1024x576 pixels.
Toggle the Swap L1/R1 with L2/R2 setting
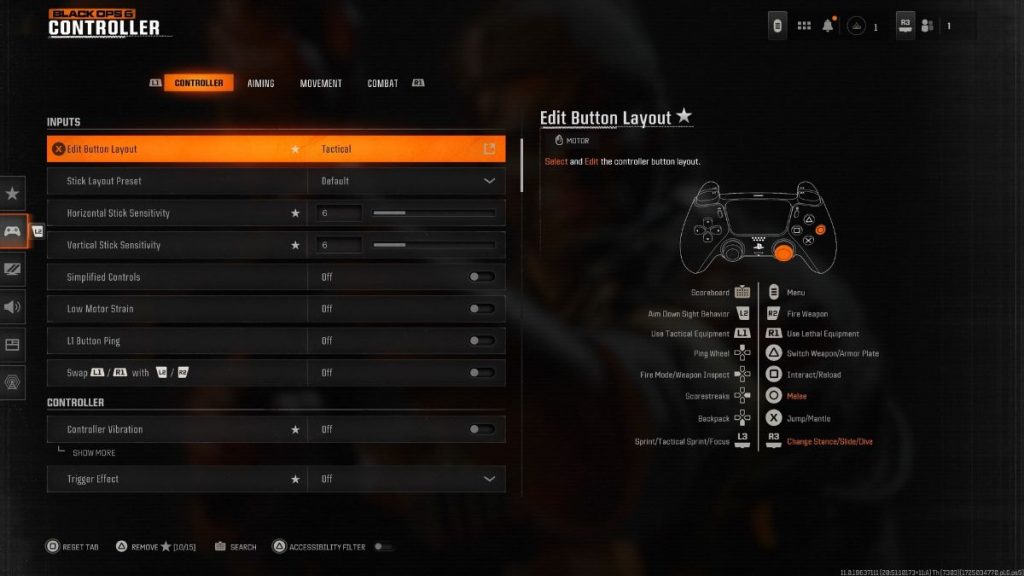click(481, 373)
